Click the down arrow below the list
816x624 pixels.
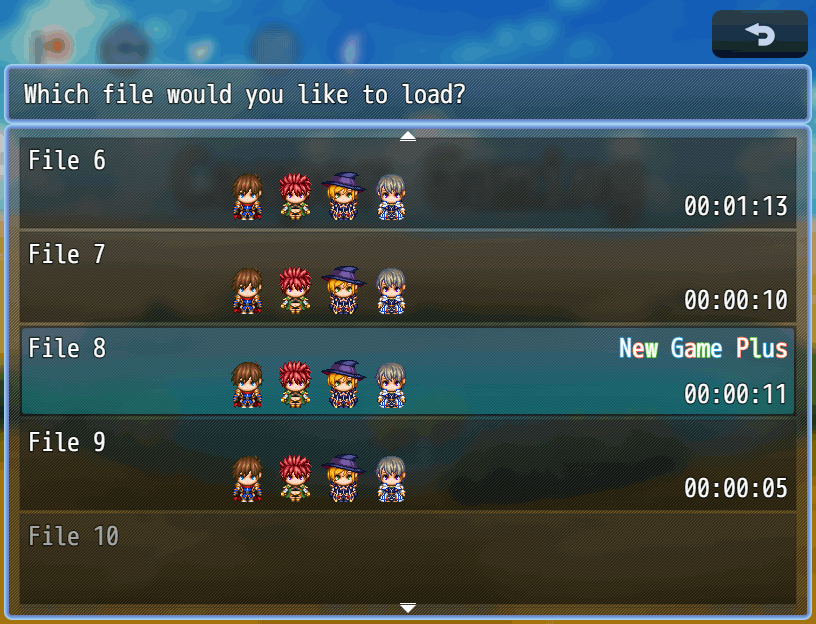[408, 608]
